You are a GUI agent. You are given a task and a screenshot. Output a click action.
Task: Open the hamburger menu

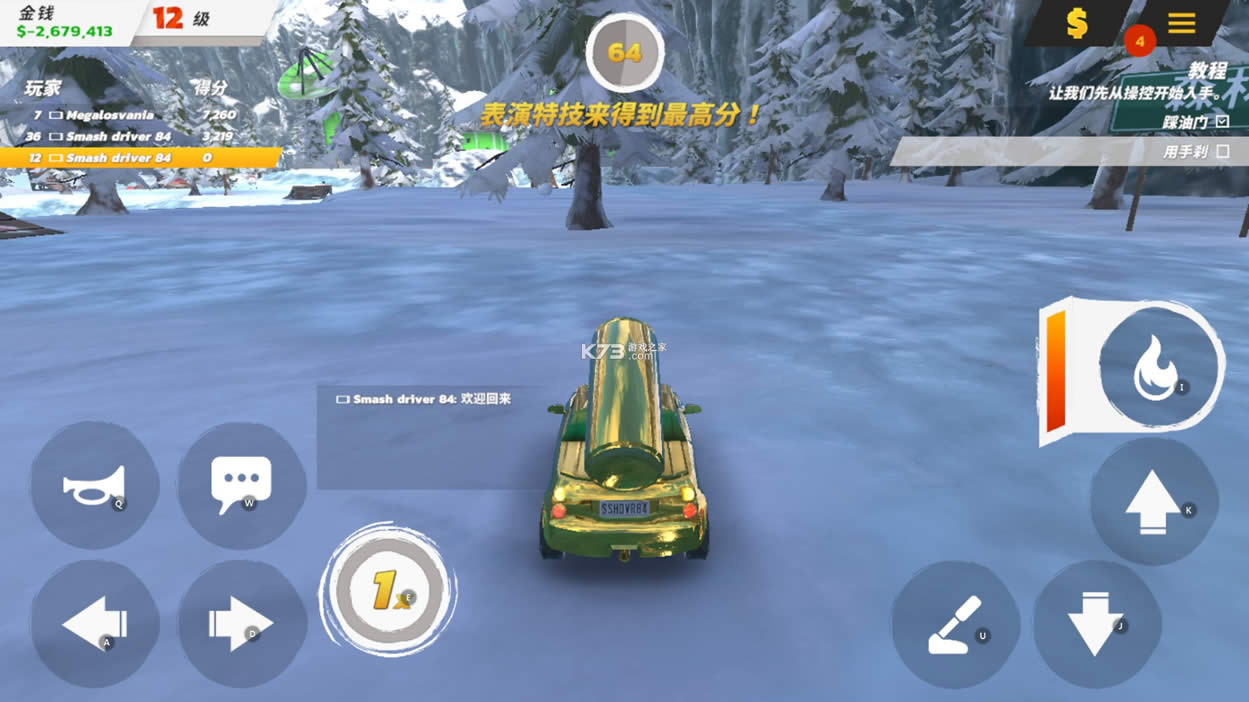[x=1181, y=23]
